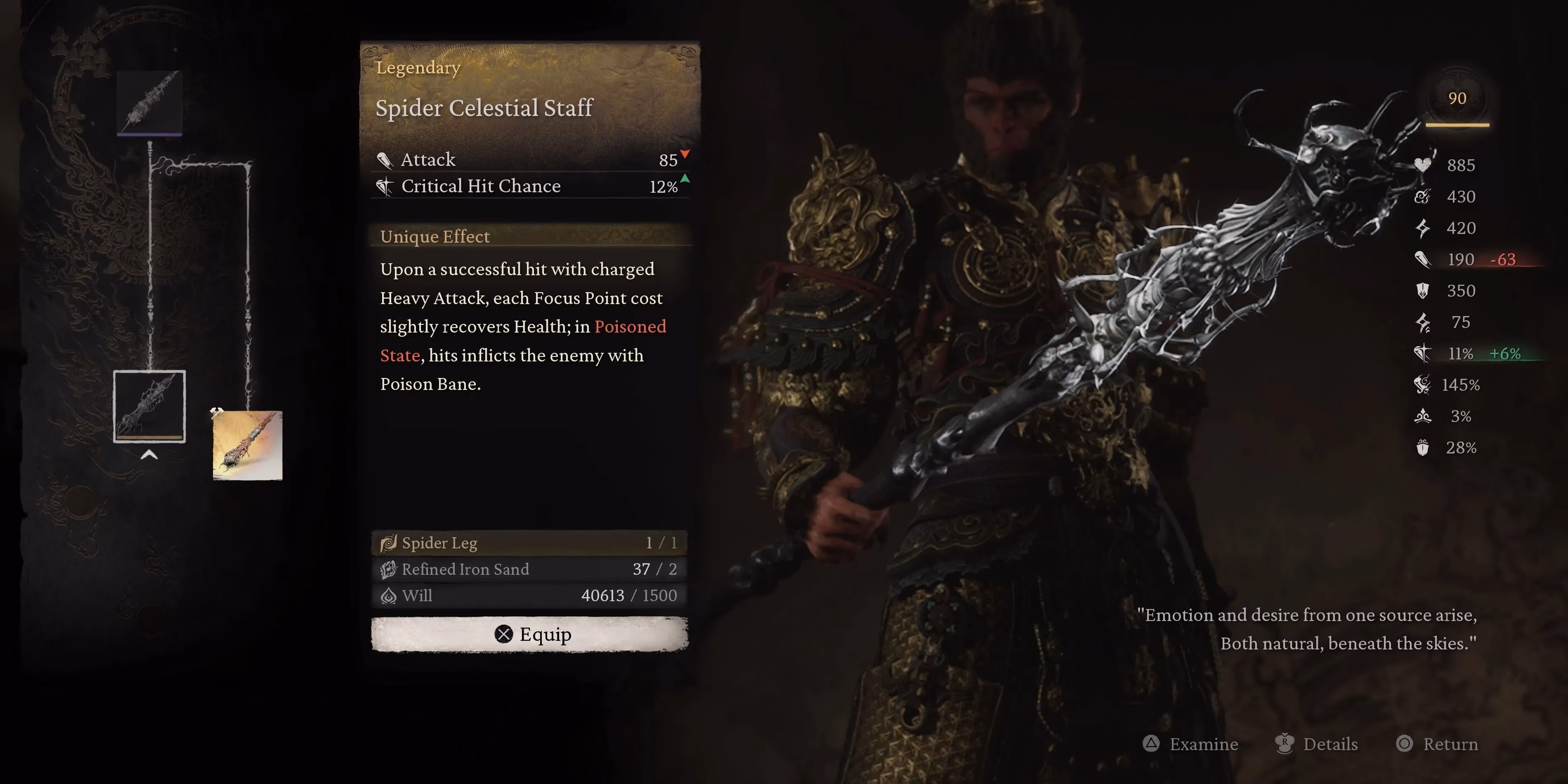Click the Spider Leg material icon
The width and height of the screenshot is (1568, 784).
click(x=388, y=542)
